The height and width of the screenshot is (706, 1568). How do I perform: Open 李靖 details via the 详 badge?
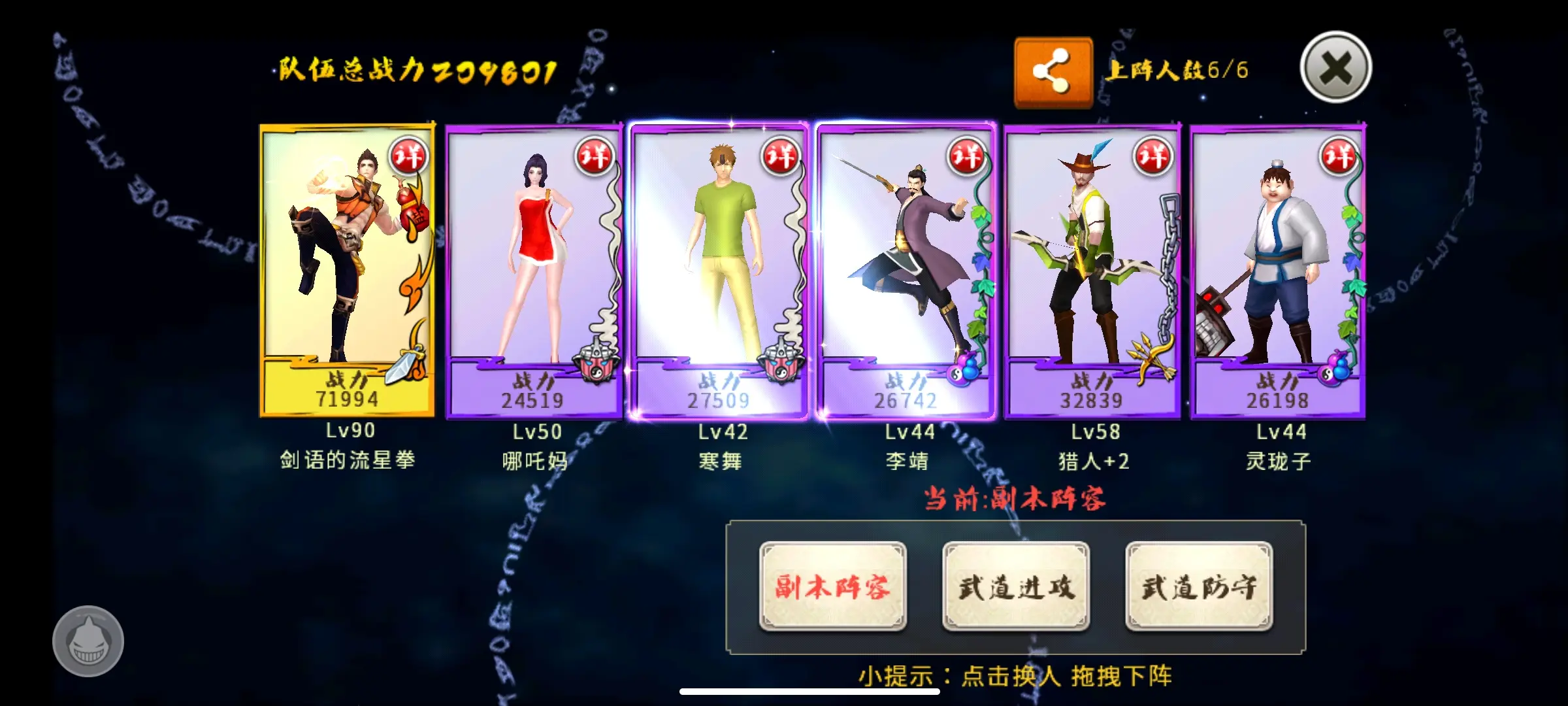(x=967, y=156)
